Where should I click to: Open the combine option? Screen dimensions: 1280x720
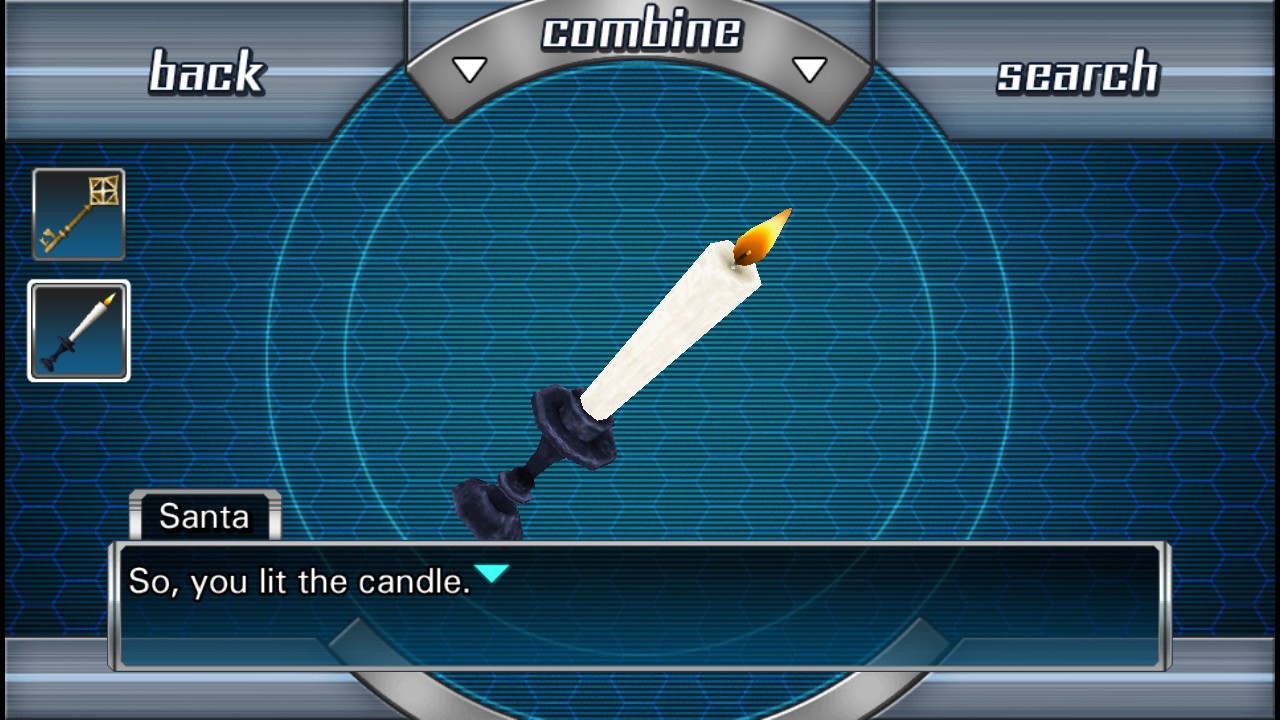(640, 34)
